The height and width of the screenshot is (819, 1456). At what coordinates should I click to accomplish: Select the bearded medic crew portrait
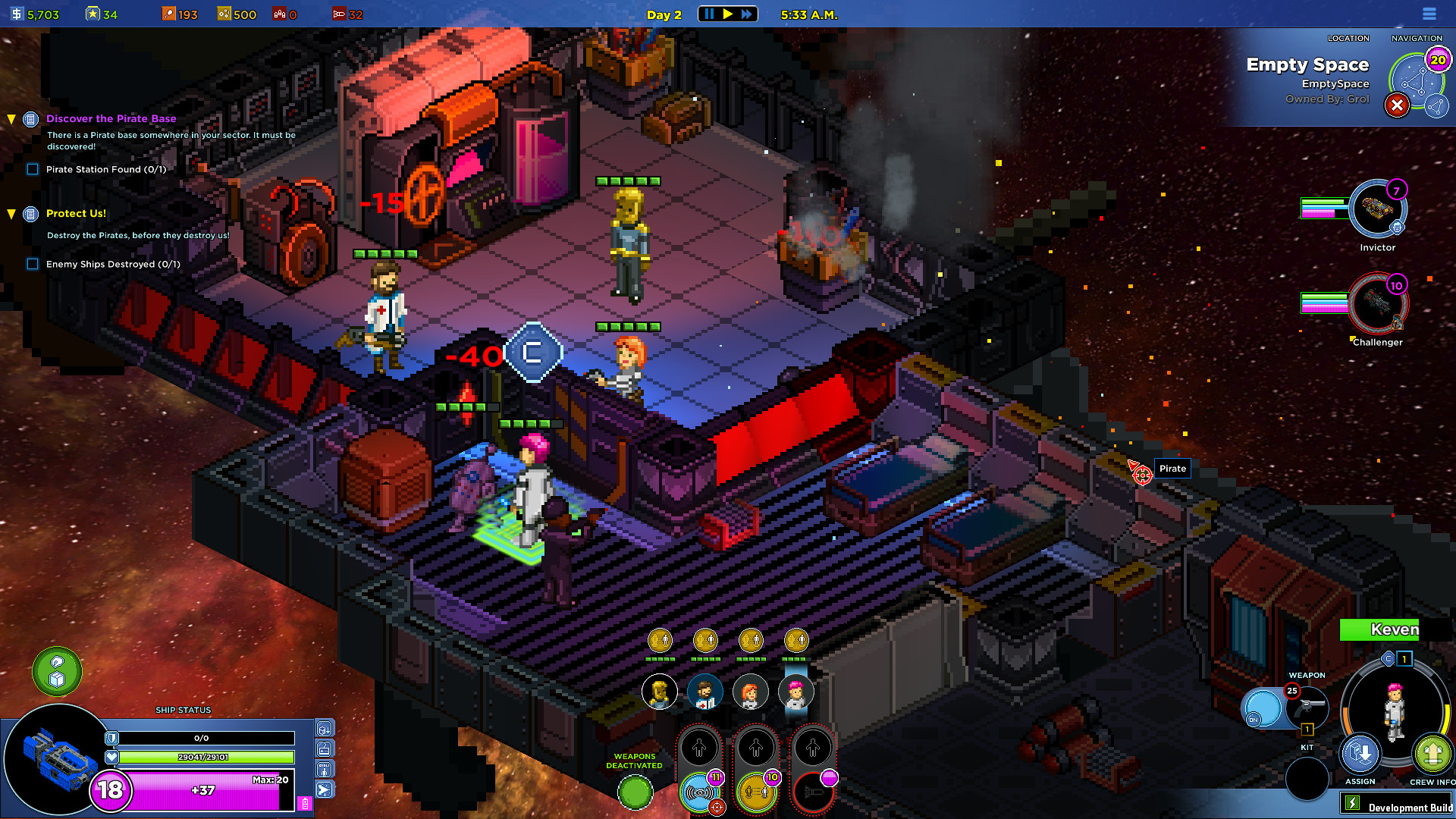click(704, 692)
